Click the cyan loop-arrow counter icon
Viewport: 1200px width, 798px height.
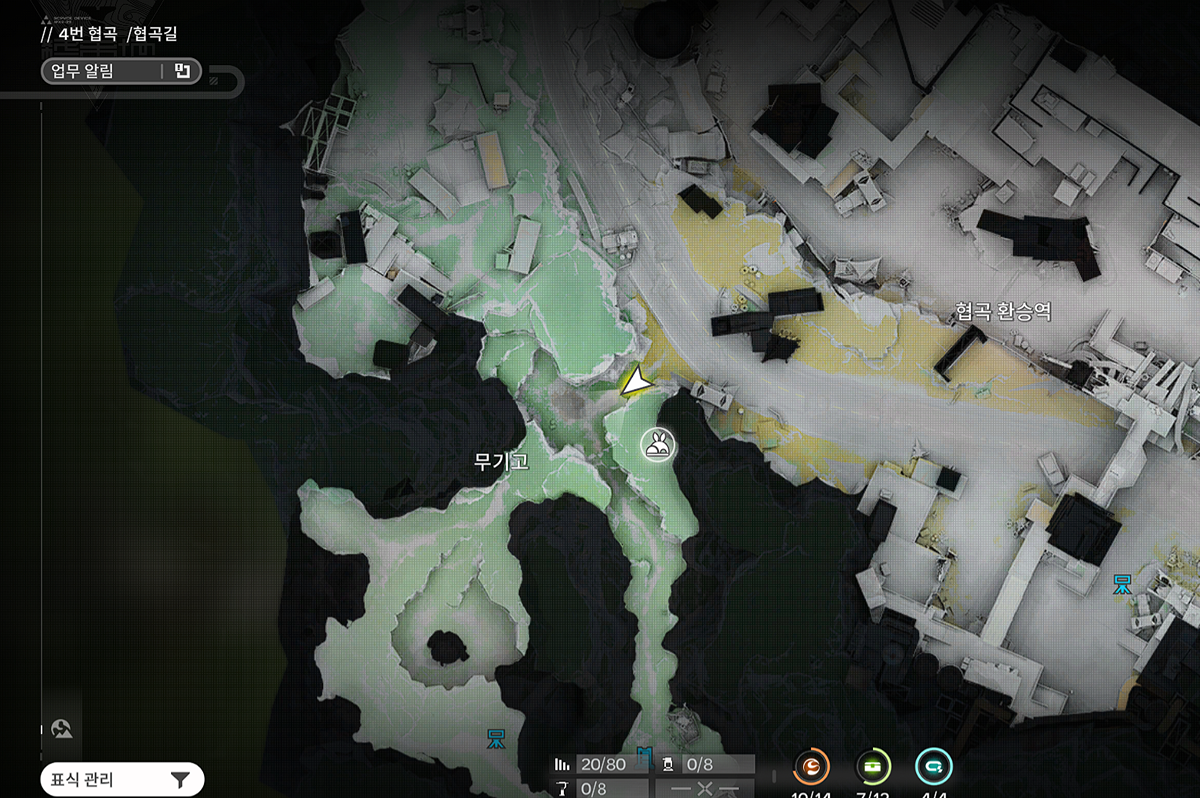(934, 767)
